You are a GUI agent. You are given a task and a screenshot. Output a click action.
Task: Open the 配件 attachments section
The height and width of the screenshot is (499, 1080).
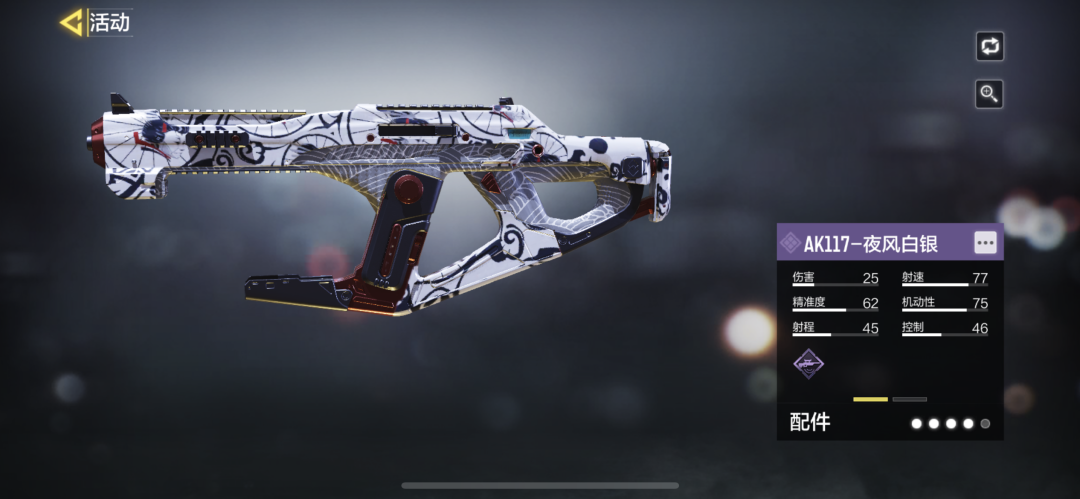pyautogui.click(x=810, y=423)
